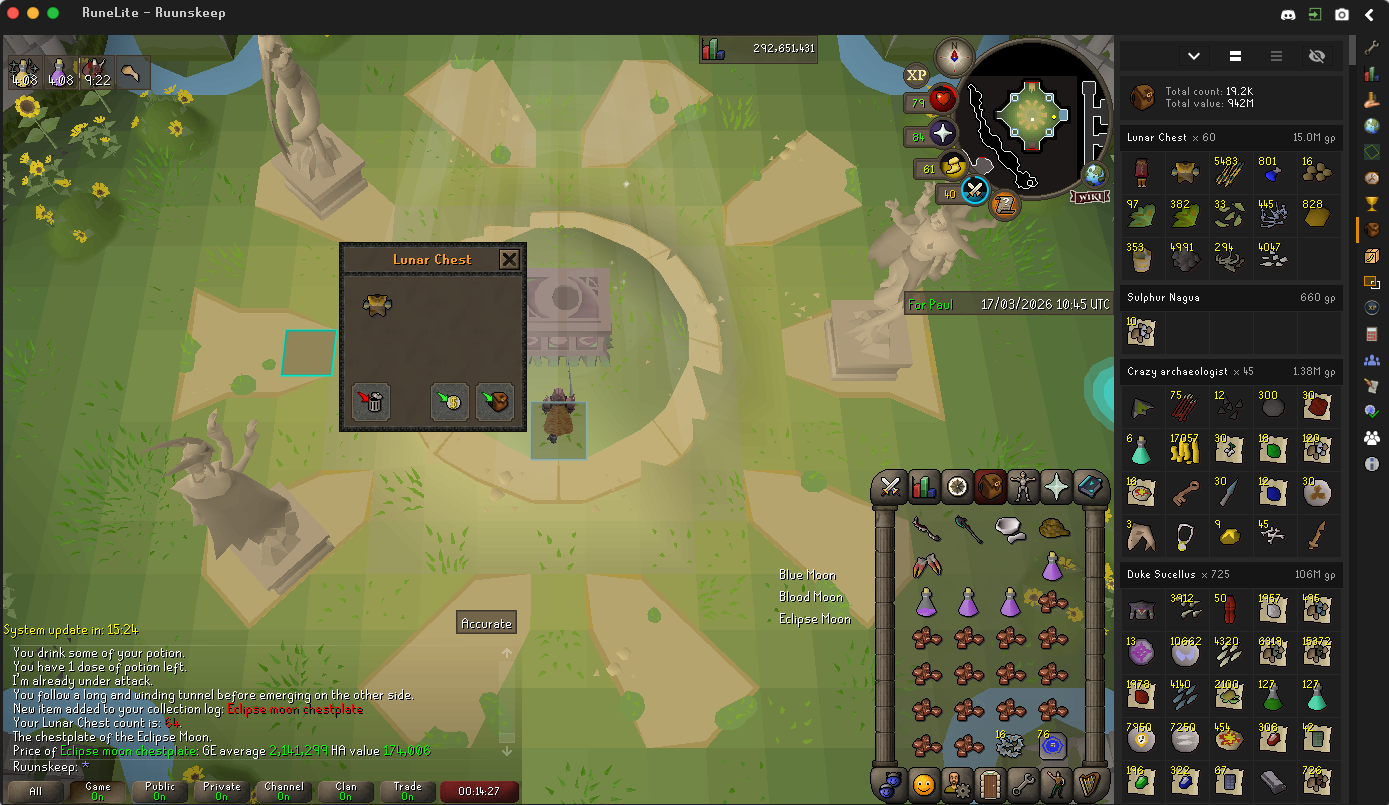The width and height of the screenshot is (1389, 805).
Task: Select the Eclipse moon chestplate in the chest
Action: pos(376,305)
